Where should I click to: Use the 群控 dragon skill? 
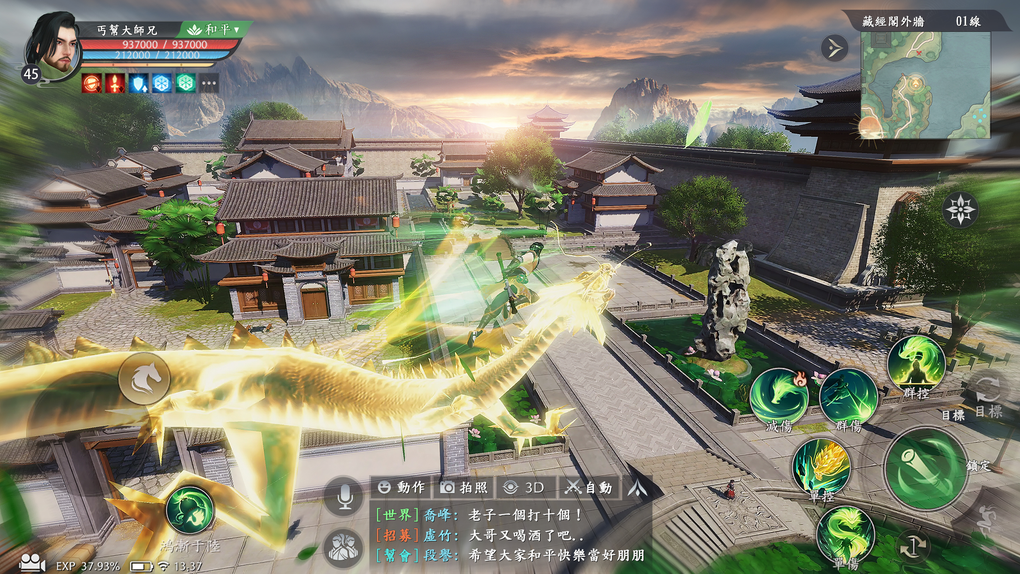coord(915,363)
